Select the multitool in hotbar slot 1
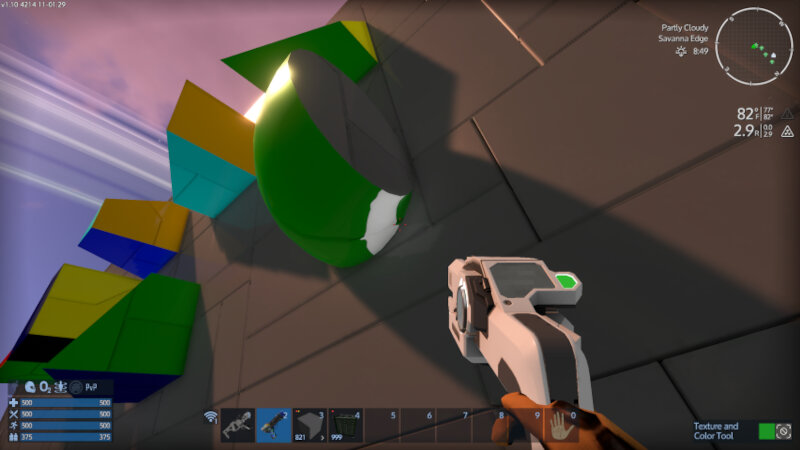Viewport: 800px width, 450px height. 238,425
